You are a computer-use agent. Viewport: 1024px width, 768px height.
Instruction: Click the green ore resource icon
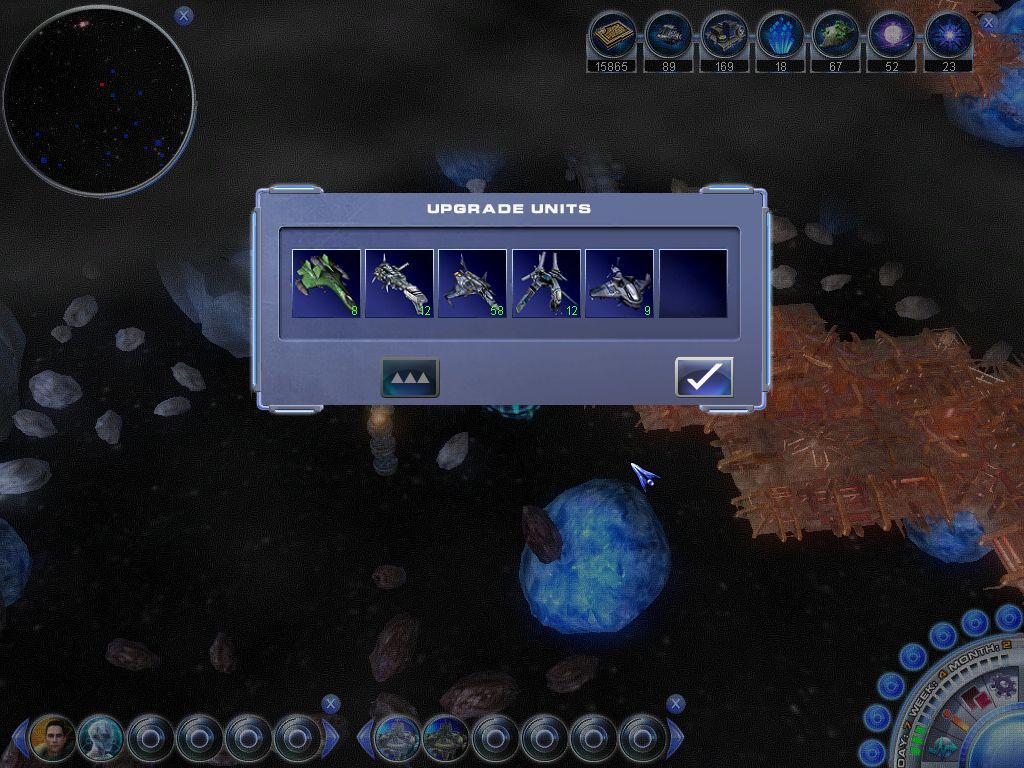click(836, 37)
